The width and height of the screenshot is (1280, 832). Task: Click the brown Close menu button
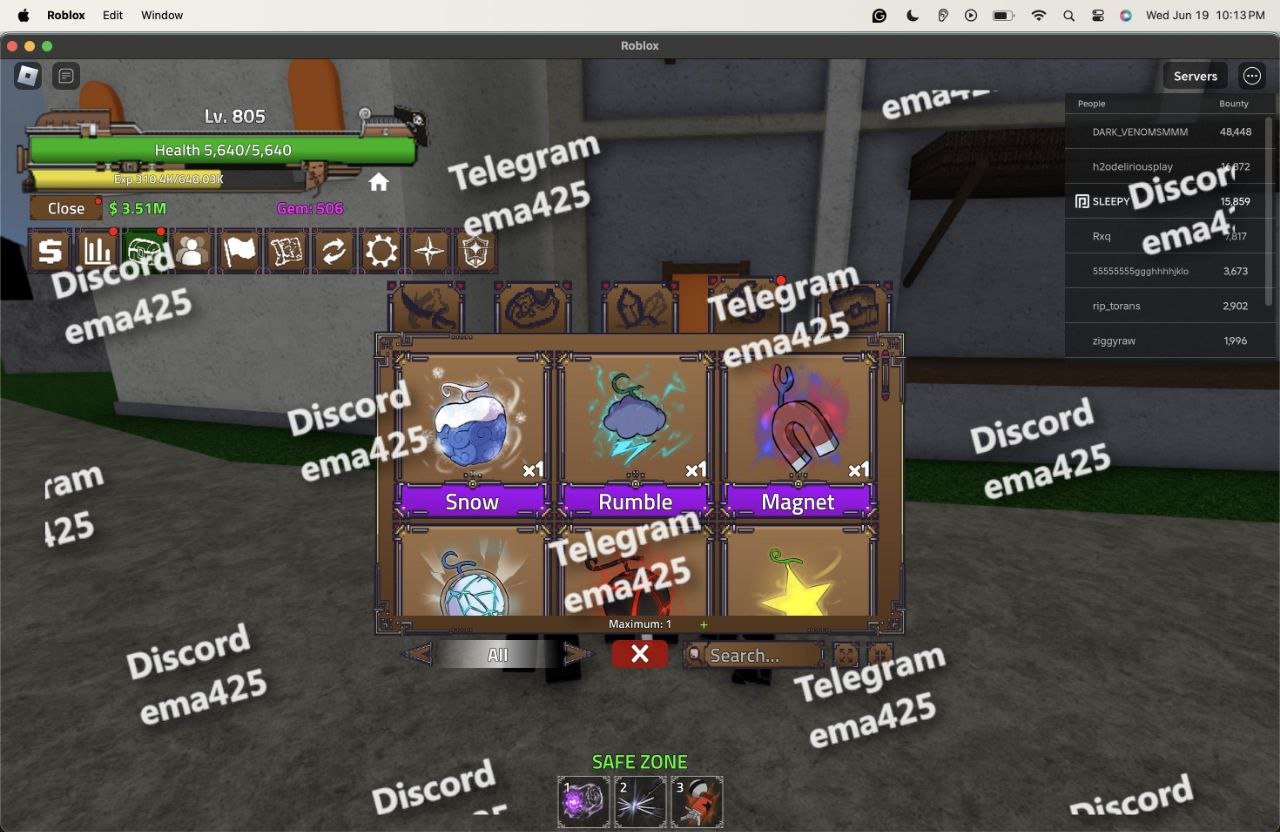tap(66, 208)
